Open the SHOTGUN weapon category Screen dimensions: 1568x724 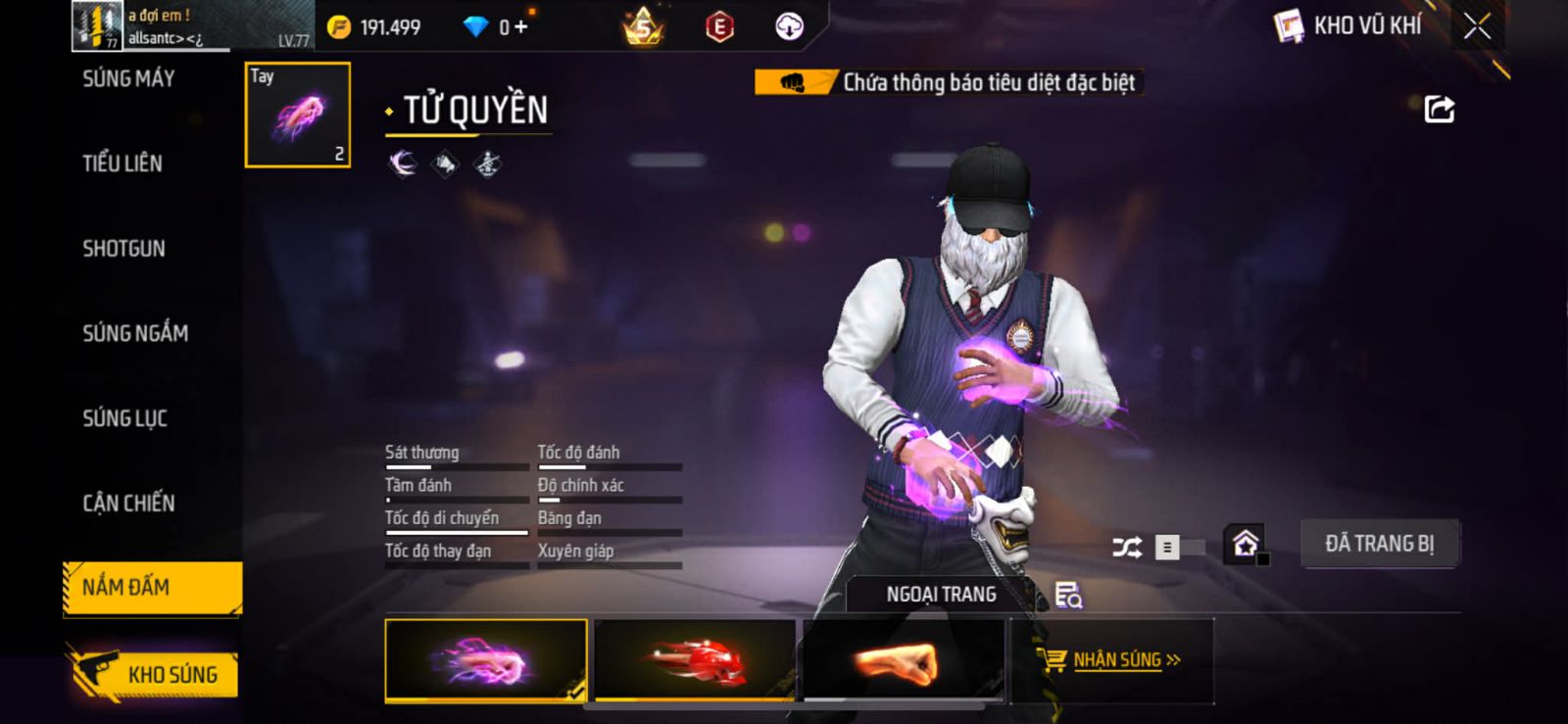pyautogui.click(x=124, y=249)
